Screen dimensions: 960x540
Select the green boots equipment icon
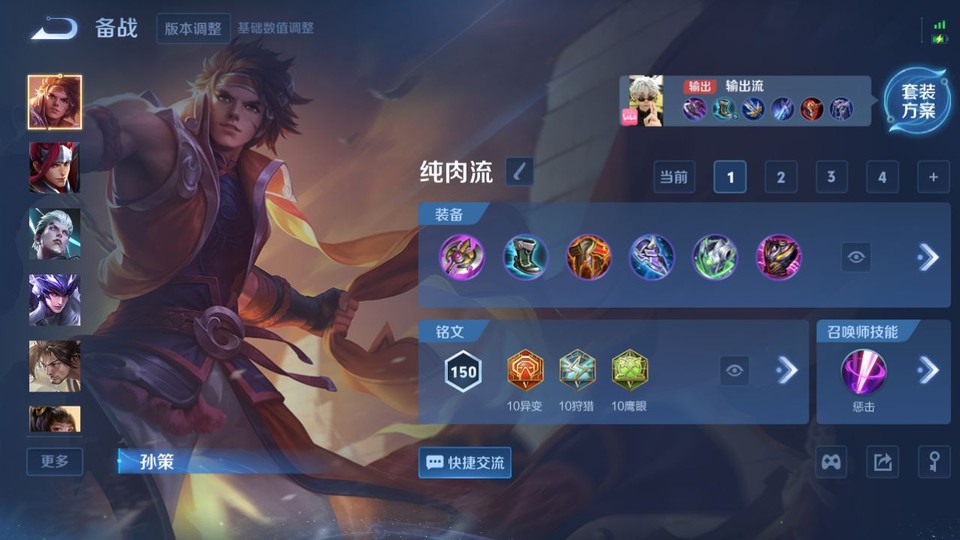525,257
